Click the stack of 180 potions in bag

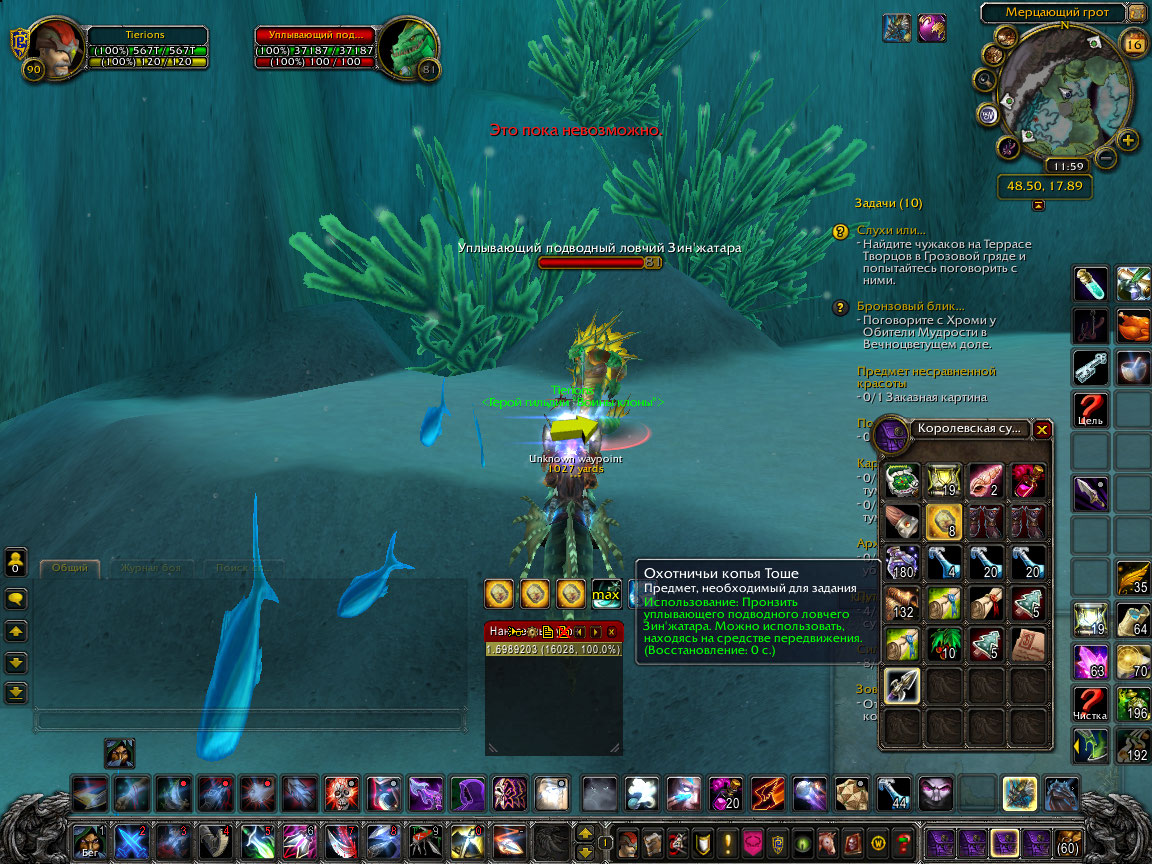901,562
